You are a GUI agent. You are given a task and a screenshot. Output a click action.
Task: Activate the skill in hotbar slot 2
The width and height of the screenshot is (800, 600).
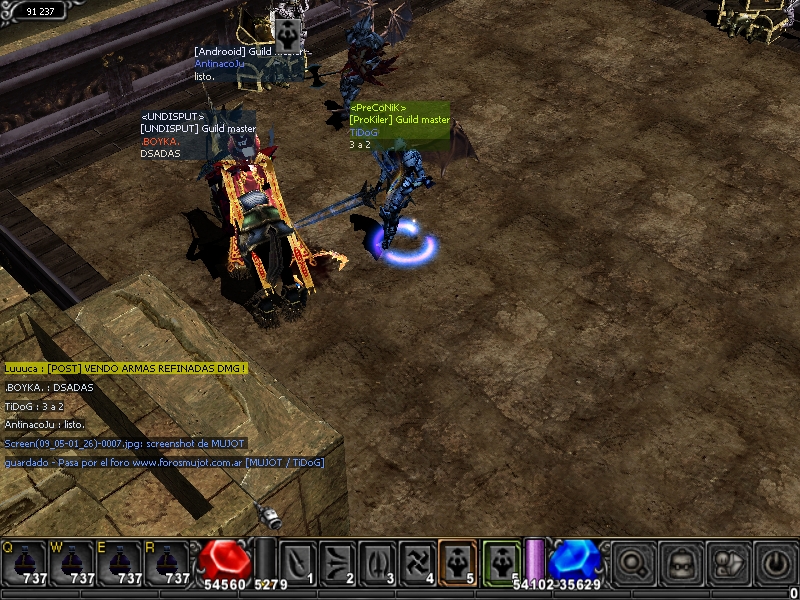(338, 563)
